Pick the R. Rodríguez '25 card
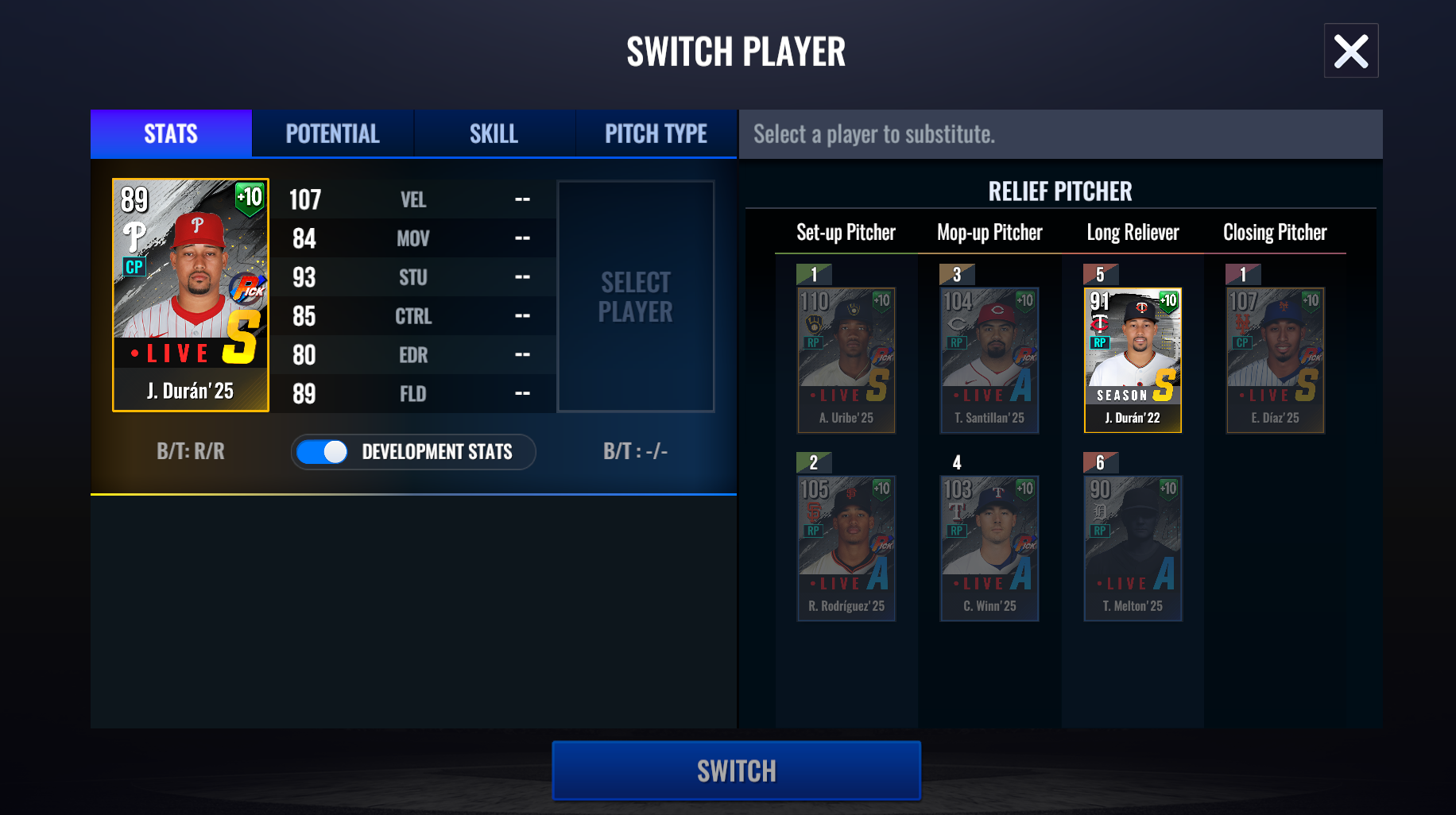The image size is (1456, 815). [846, 548]
